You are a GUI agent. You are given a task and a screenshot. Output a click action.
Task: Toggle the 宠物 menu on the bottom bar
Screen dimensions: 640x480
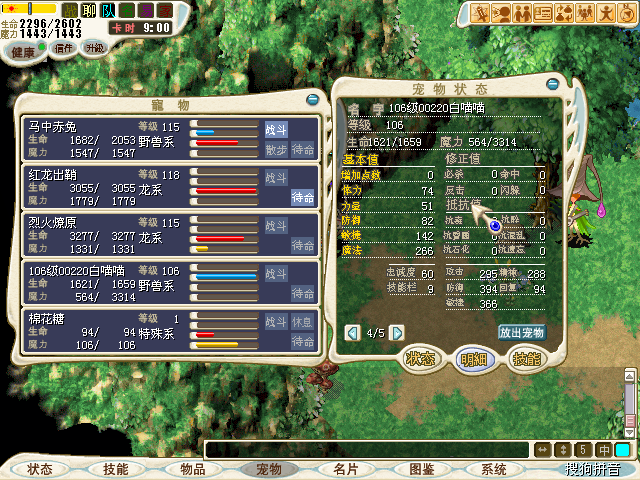point(269,469)
